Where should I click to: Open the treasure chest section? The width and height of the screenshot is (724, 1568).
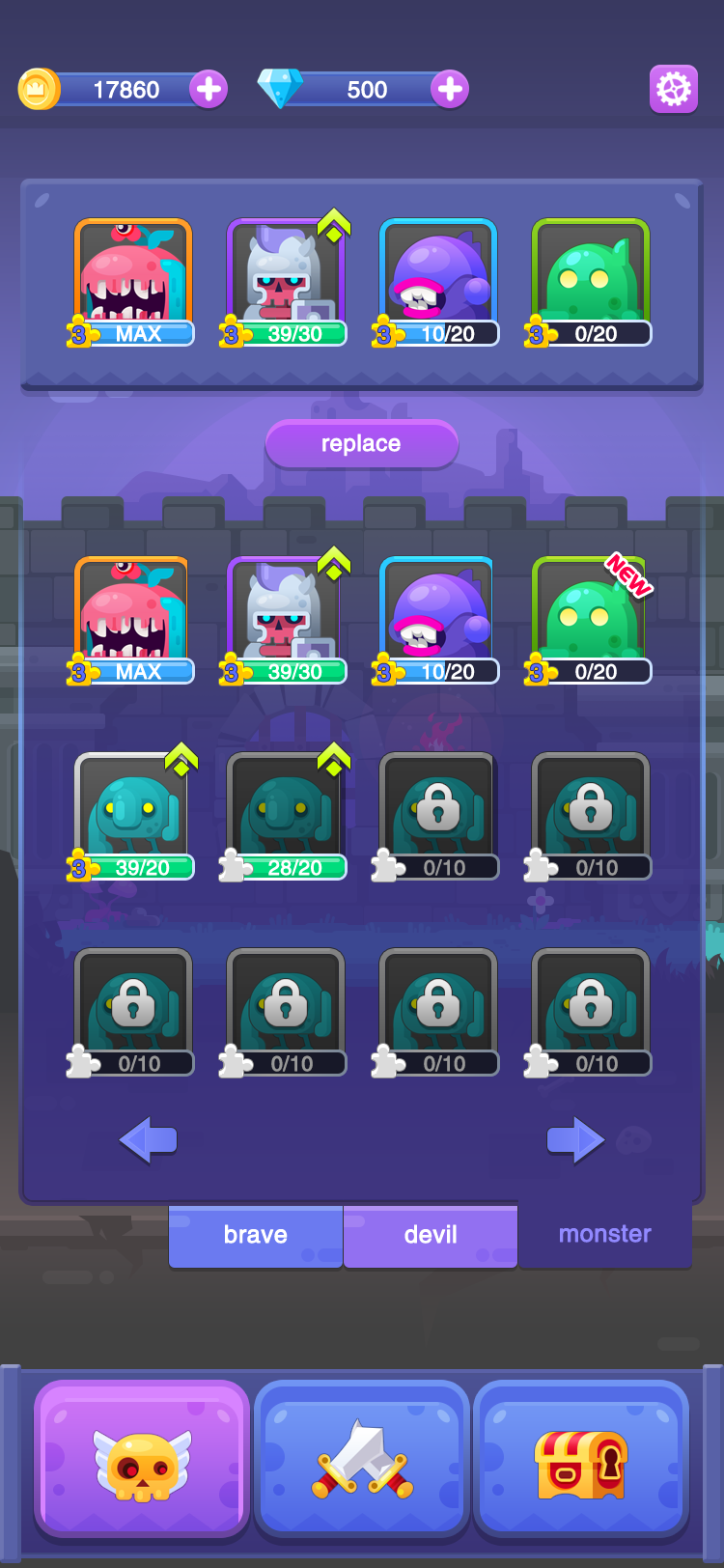pyautogui.click(x=581, y=1459)
